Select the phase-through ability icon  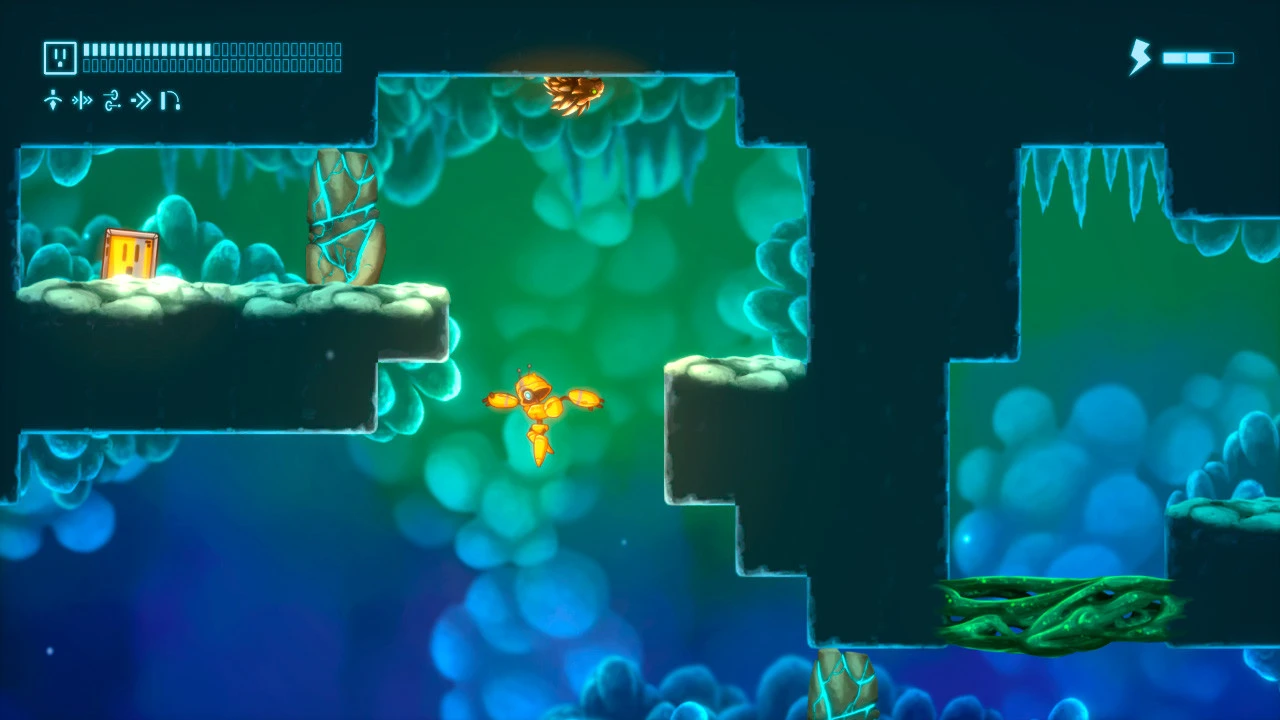tap(82, 101)
